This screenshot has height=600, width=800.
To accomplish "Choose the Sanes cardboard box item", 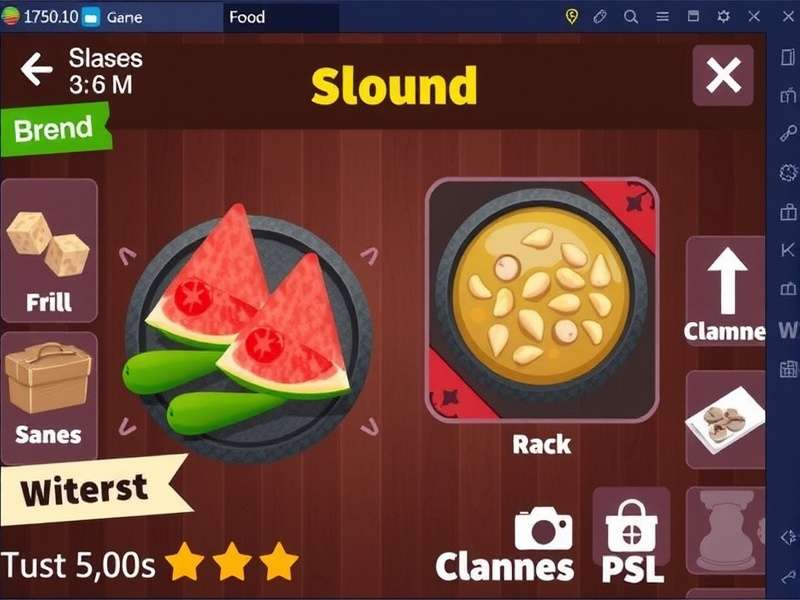I will point(49,396).
